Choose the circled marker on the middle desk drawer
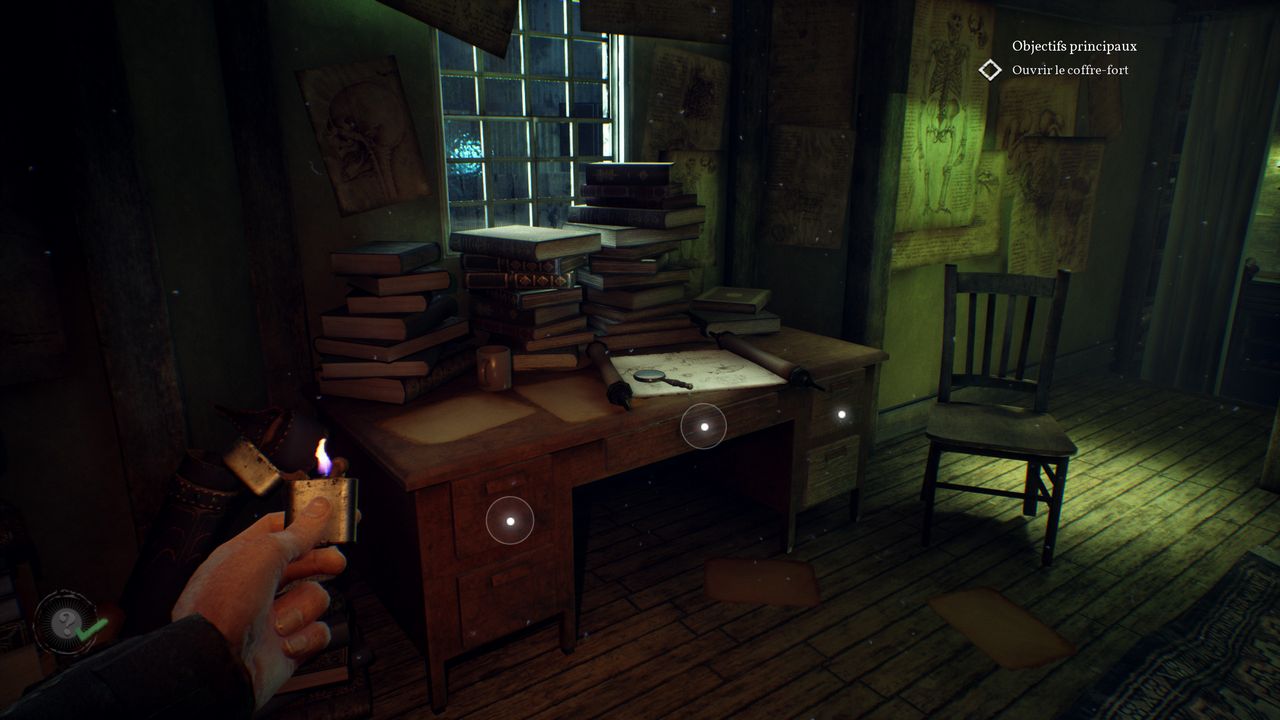The width and height of the screenshot is (1280, 720). click(704, 427)
